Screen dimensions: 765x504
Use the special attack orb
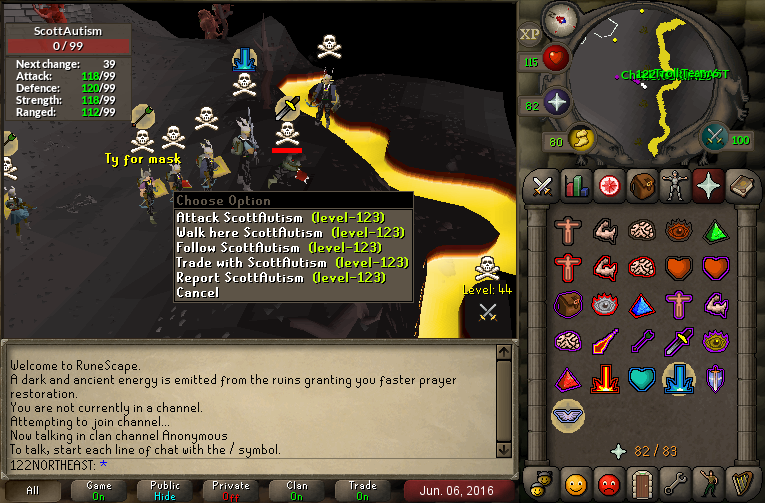click(x=714, y=137)
